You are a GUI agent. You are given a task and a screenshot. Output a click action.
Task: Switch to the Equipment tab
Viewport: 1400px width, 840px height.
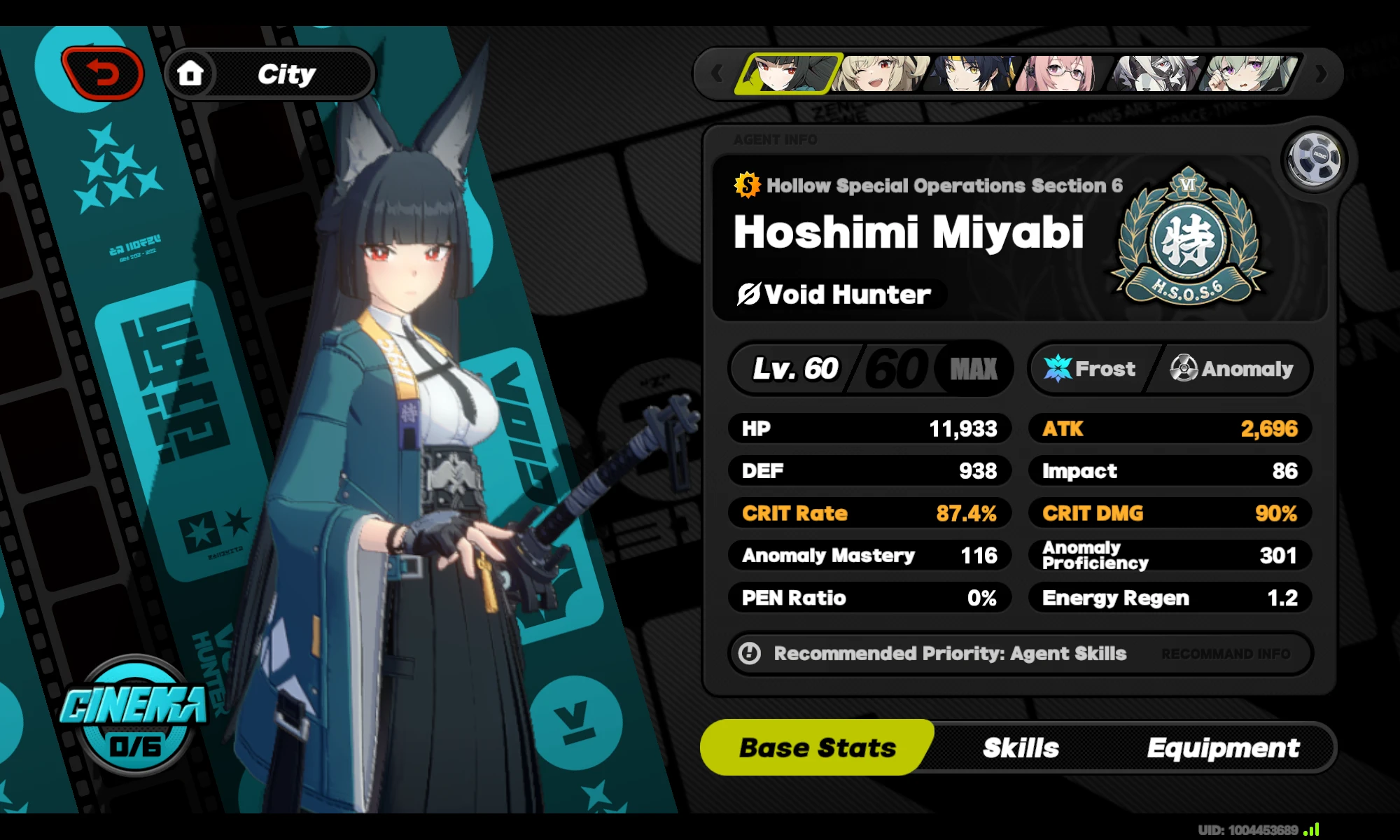[x=1222, y=748]
